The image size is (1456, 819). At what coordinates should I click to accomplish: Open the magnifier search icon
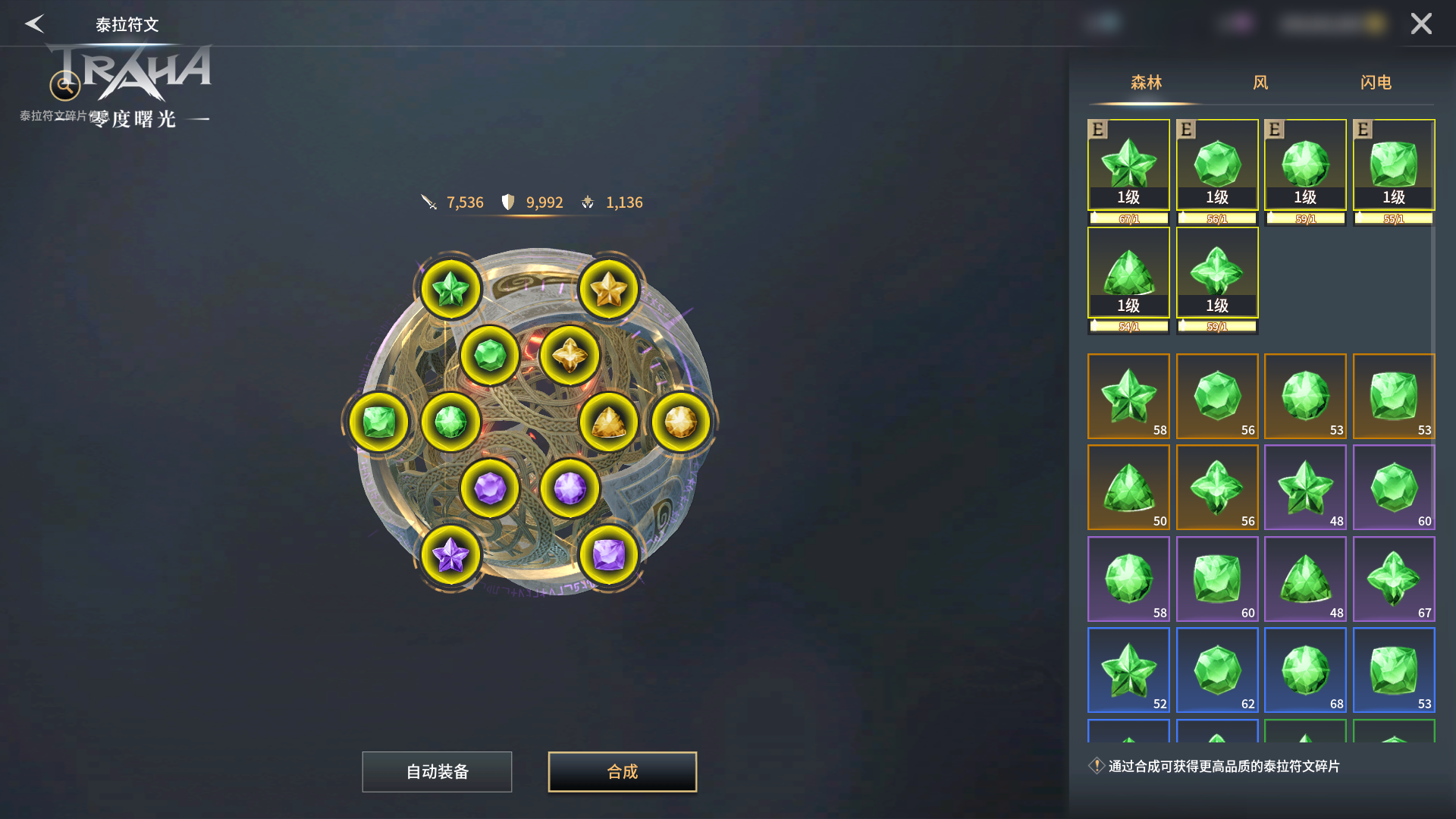pyautogui.click(x=65, y=86)
